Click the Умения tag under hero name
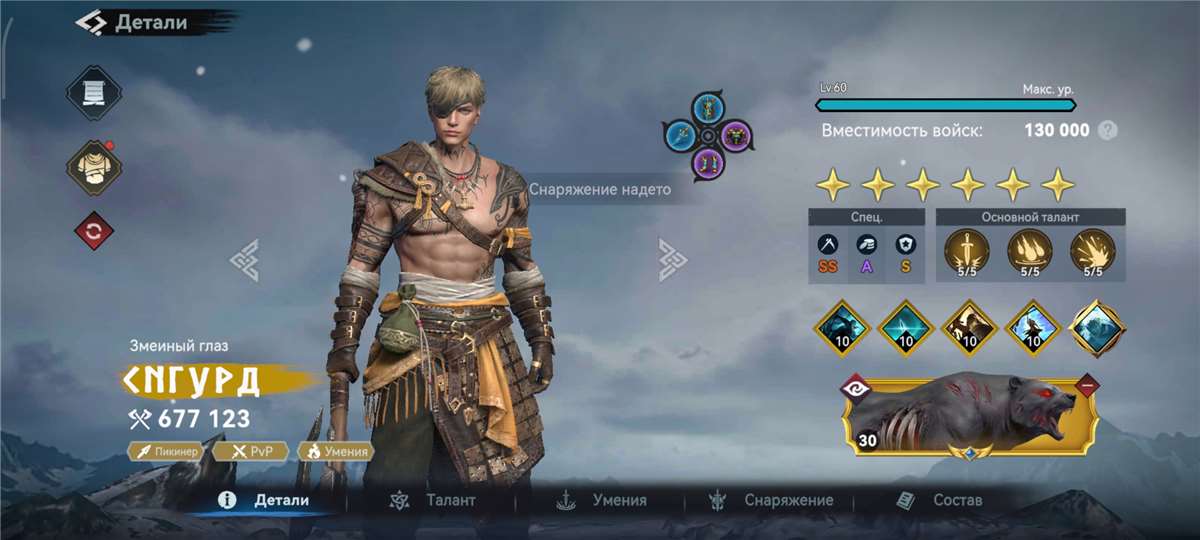The image size is (1200, 540). coord(337,451)
